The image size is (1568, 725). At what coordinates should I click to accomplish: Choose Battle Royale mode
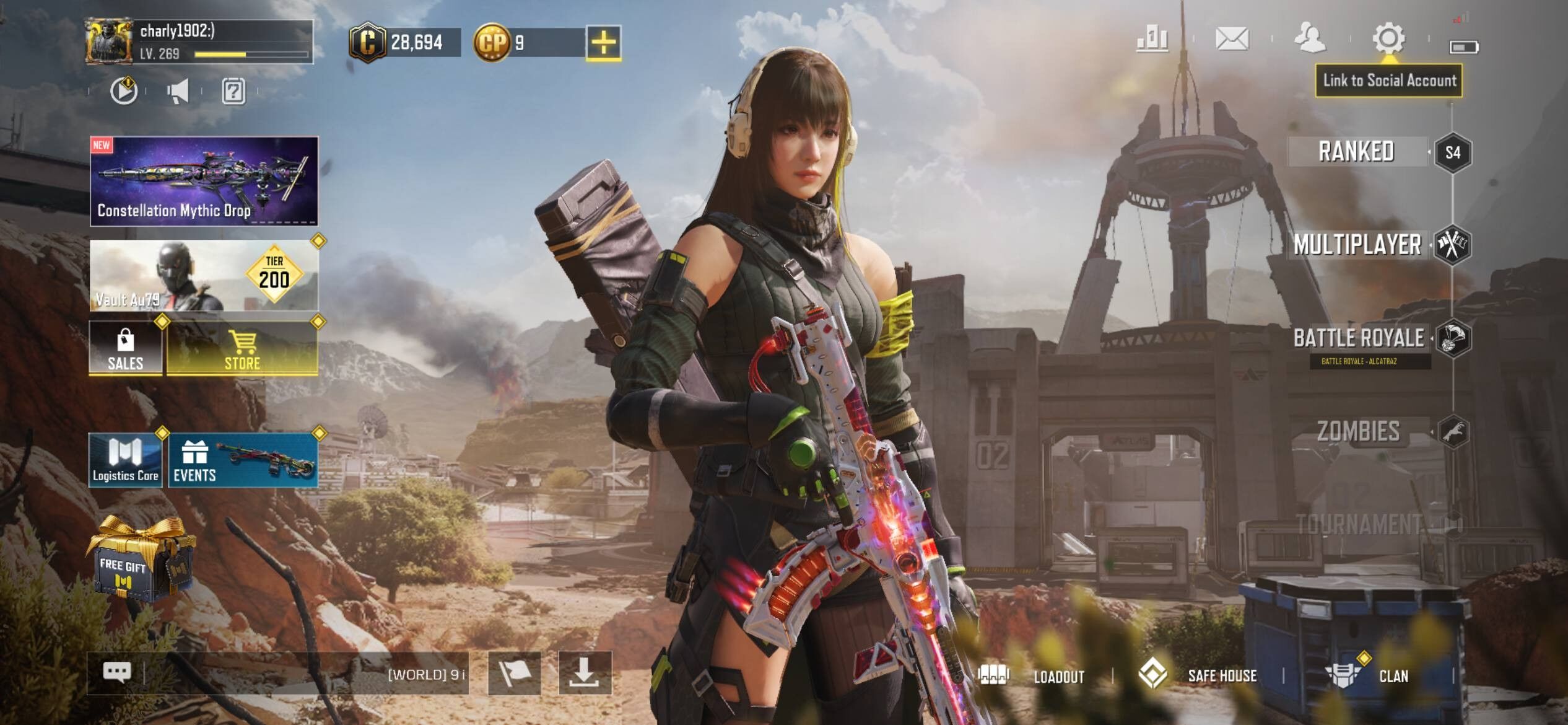[1359, 338]
